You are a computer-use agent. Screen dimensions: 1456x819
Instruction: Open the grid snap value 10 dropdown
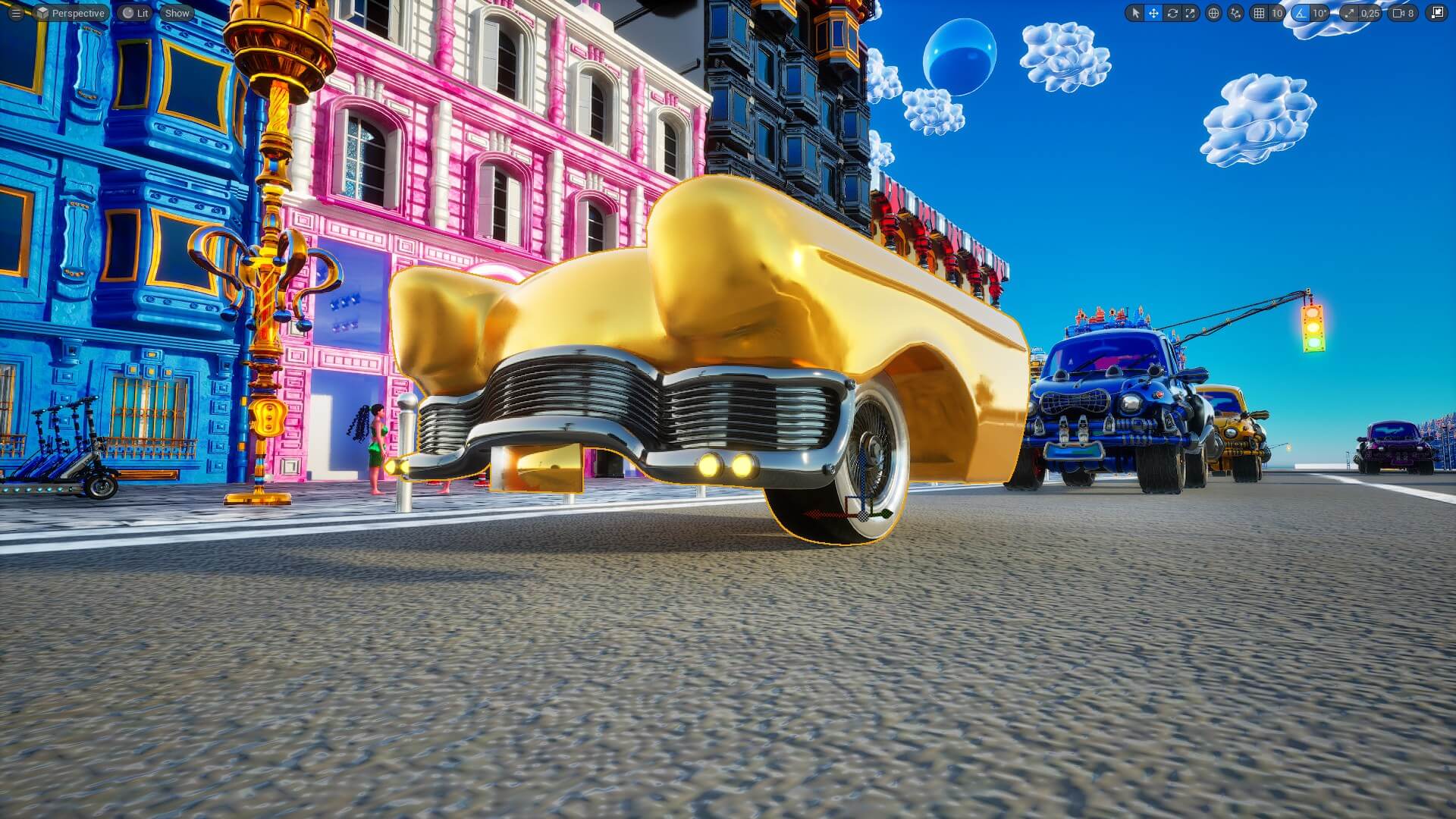(1277, 14)
